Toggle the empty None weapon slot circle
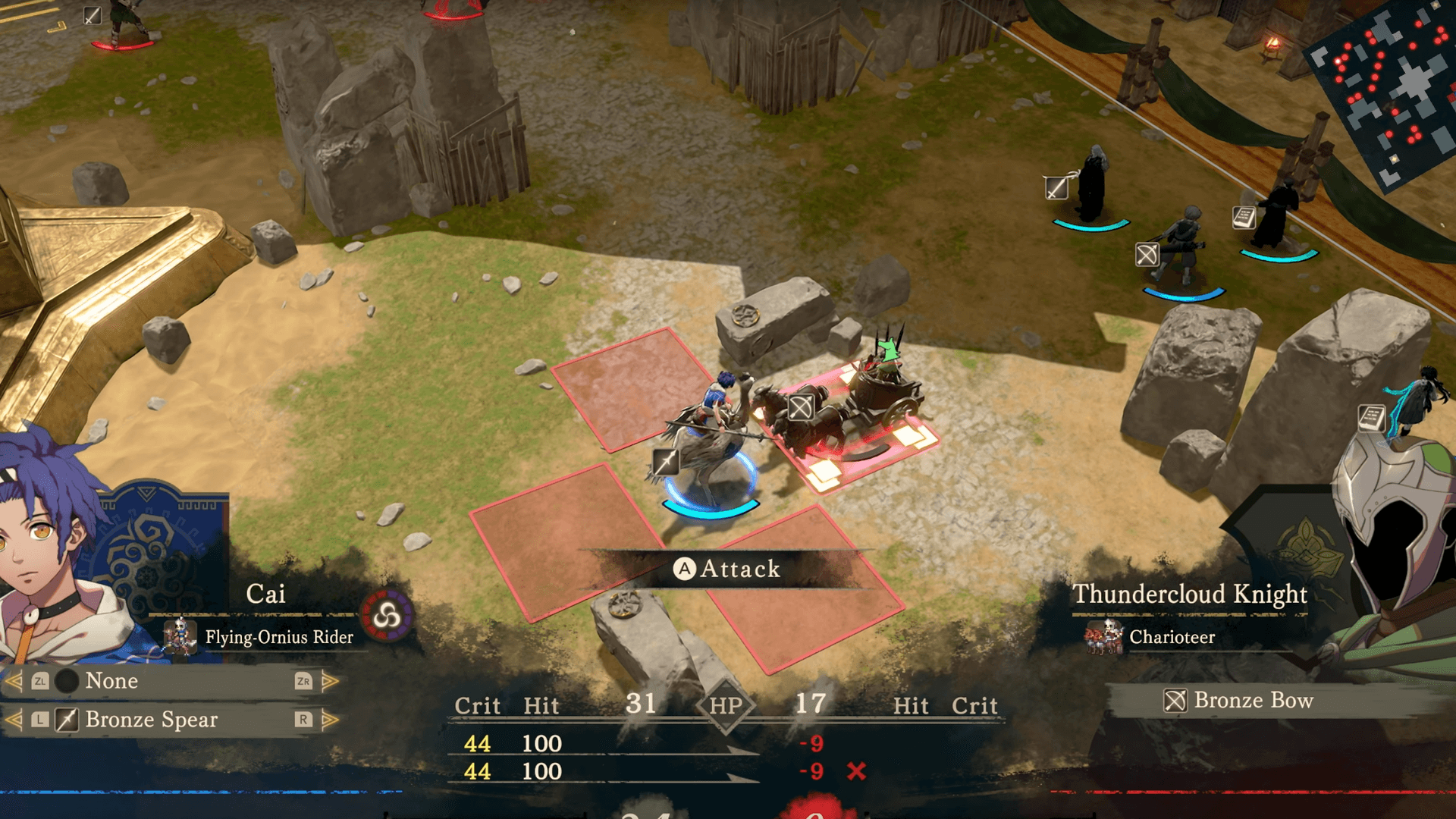 pos(65,681)
